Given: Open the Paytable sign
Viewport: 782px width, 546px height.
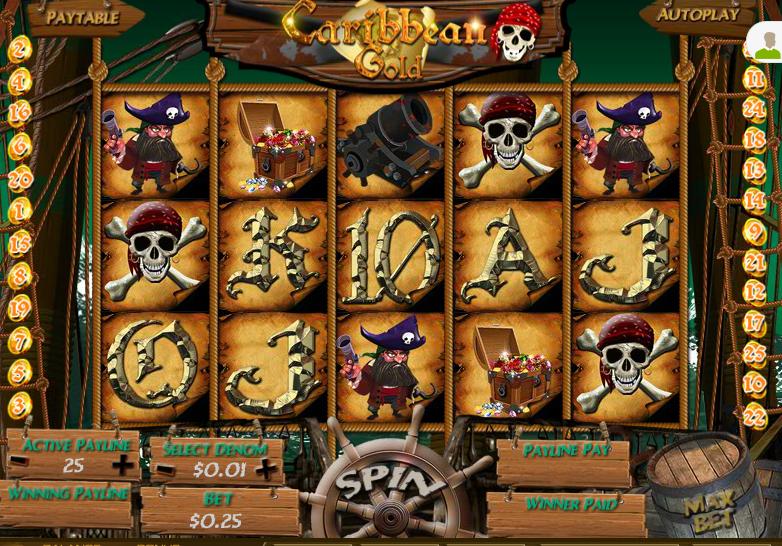Looking at the screenshot, I should point(82,17).
